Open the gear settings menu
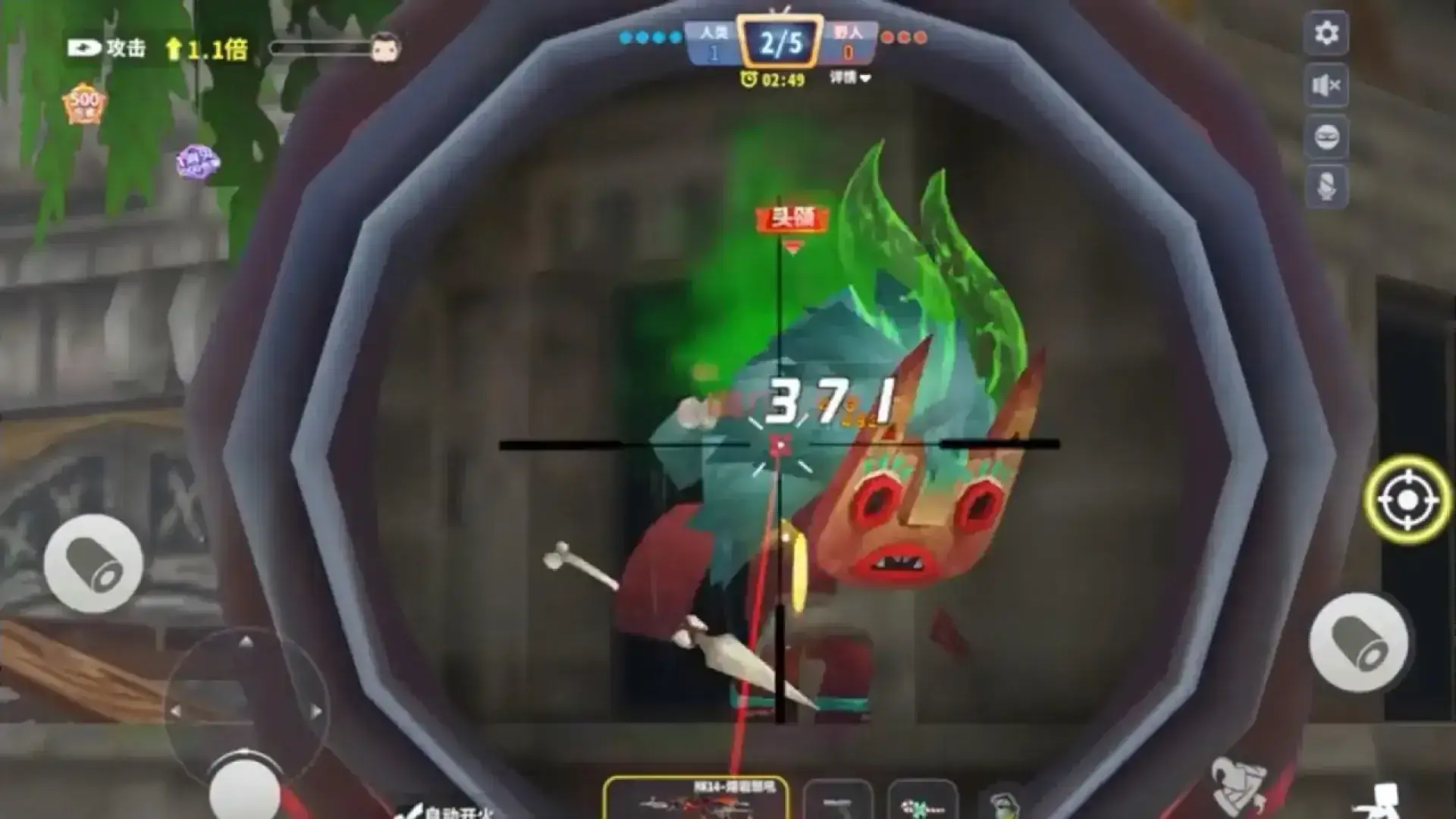Viewport: 1456px width, 819px height. click(1326, 33)
